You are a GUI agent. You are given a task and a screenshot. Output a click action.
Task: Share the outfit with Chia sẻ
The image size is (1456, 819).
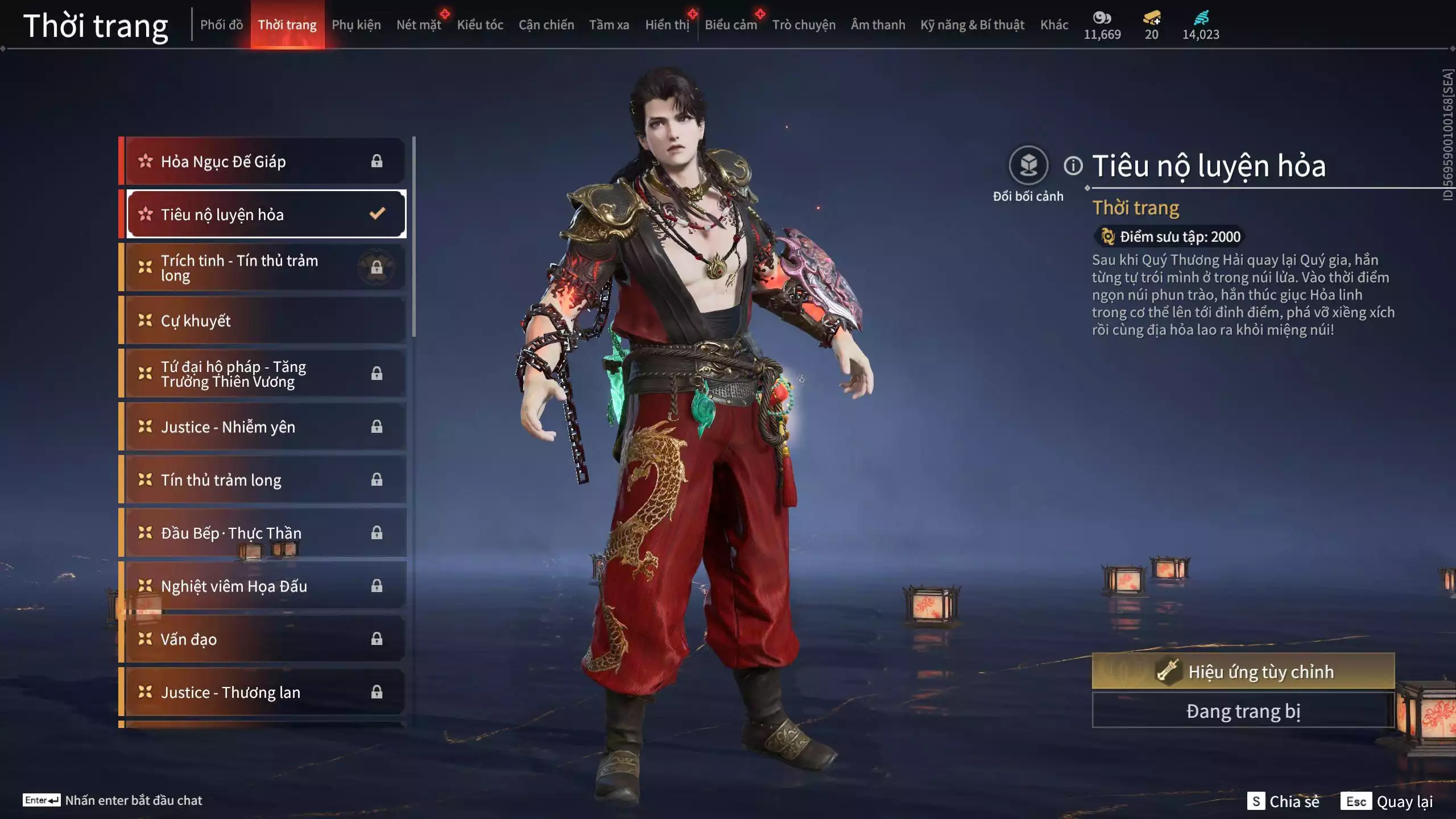click(1284, 801)
